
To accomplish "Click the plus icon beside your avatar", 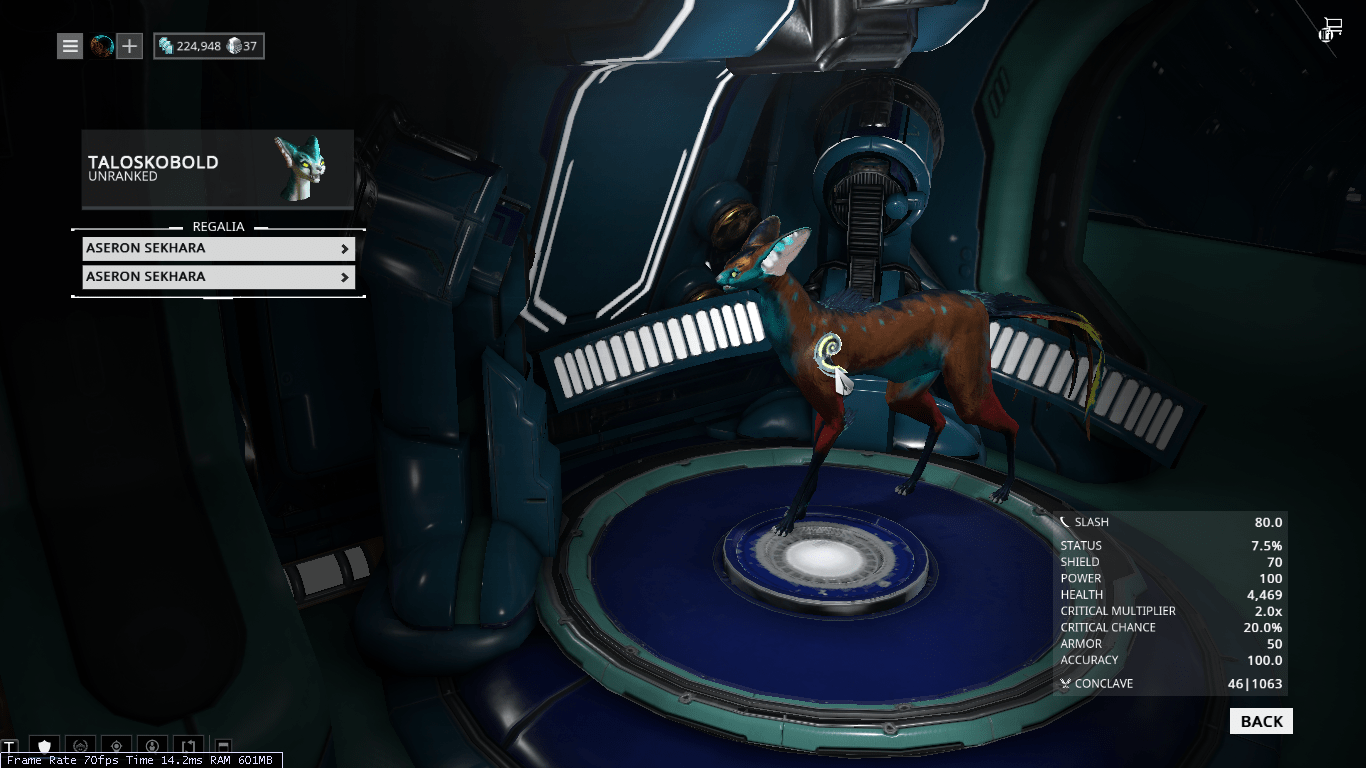I will coord(129,46).
